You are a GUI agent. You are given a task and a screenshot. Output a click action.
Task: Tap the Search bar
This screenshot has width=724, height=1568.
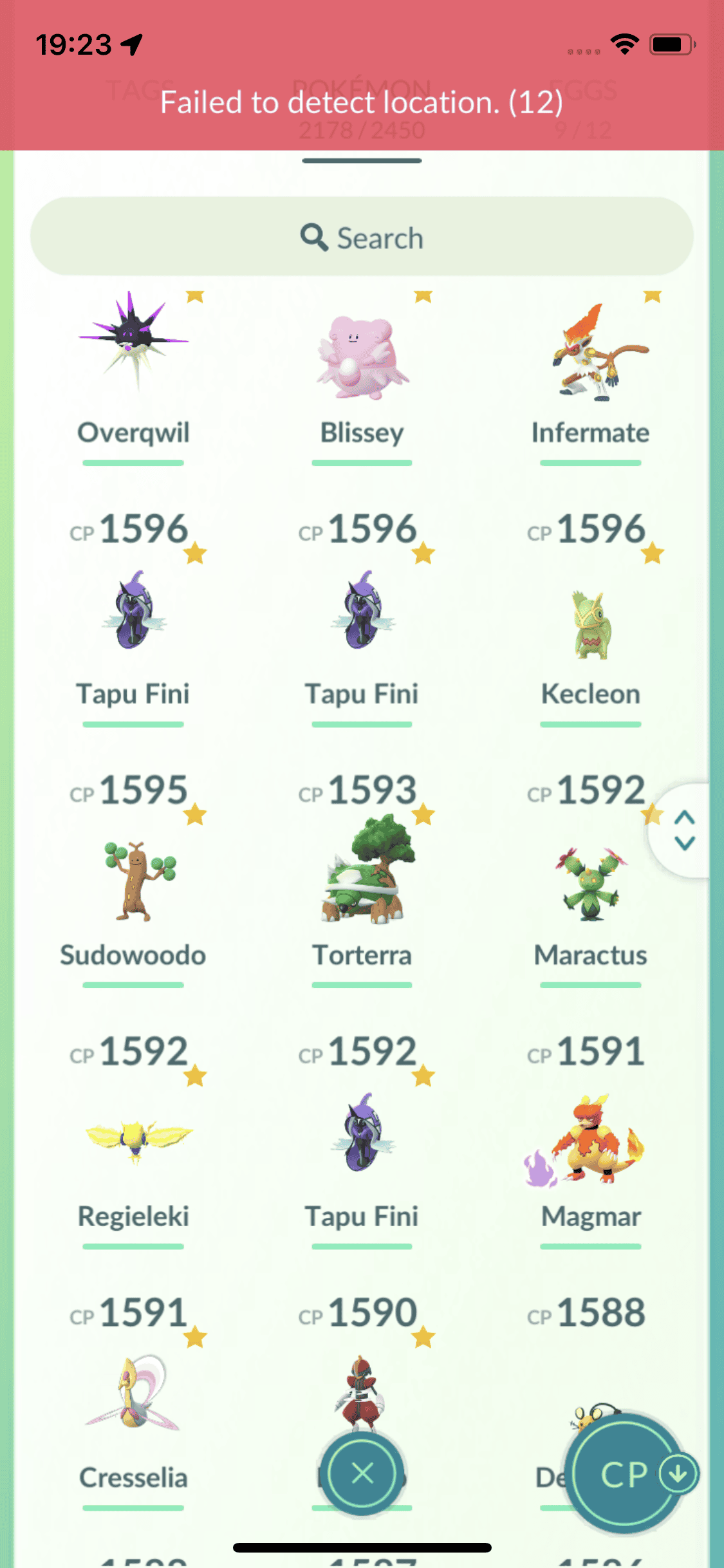[362, 237]
